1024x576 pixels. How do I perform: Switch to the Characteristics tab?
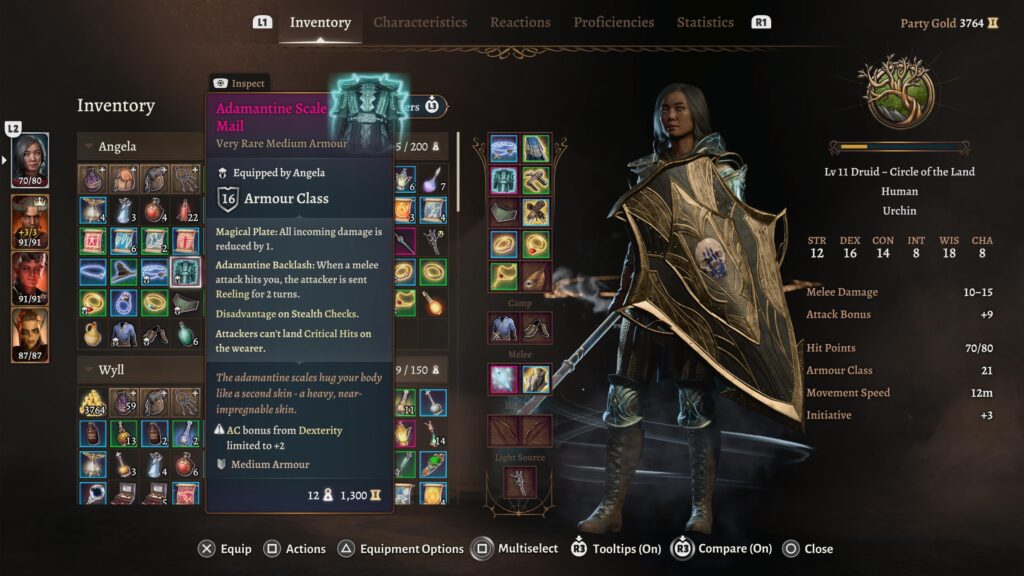420,22
